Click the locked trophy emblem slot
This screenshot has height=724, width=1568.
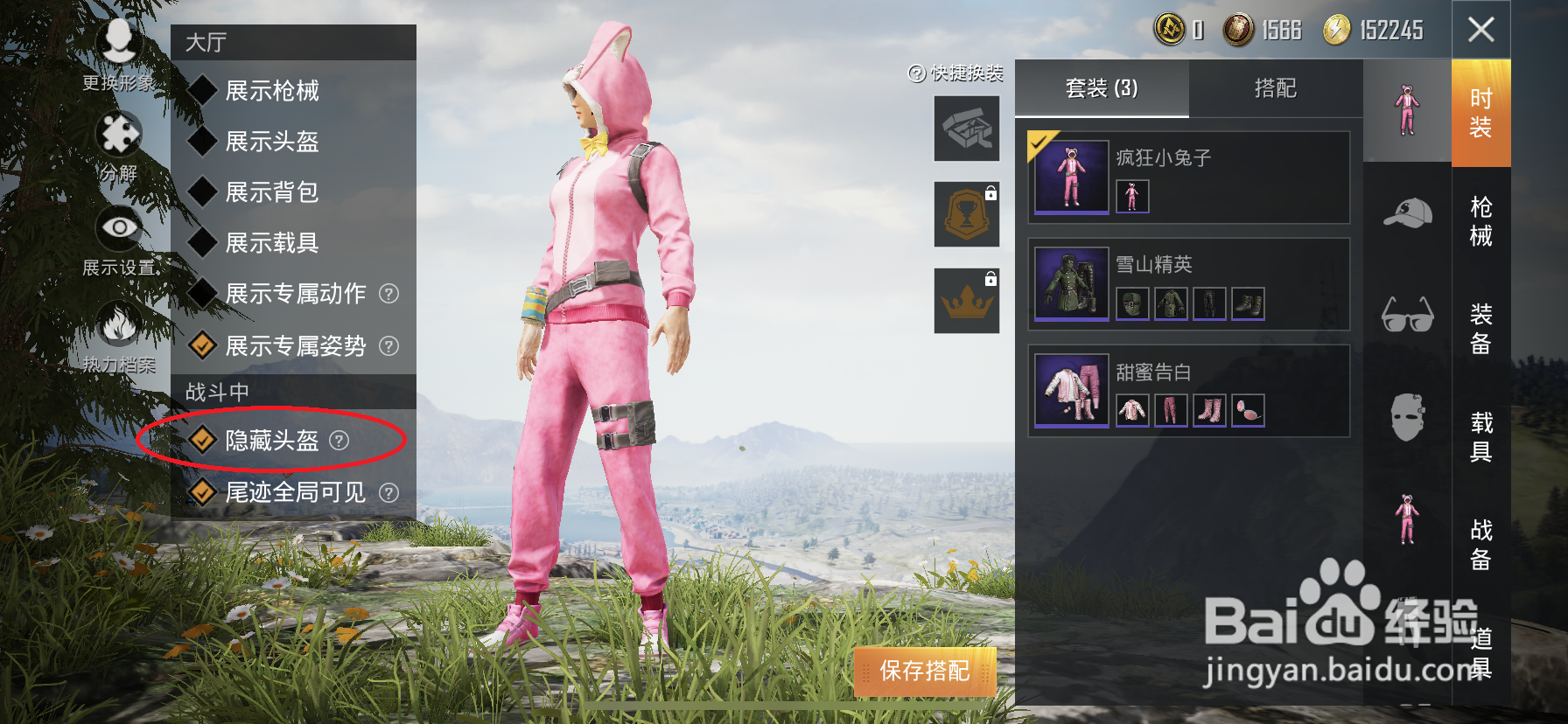click(x=966, y=214)
